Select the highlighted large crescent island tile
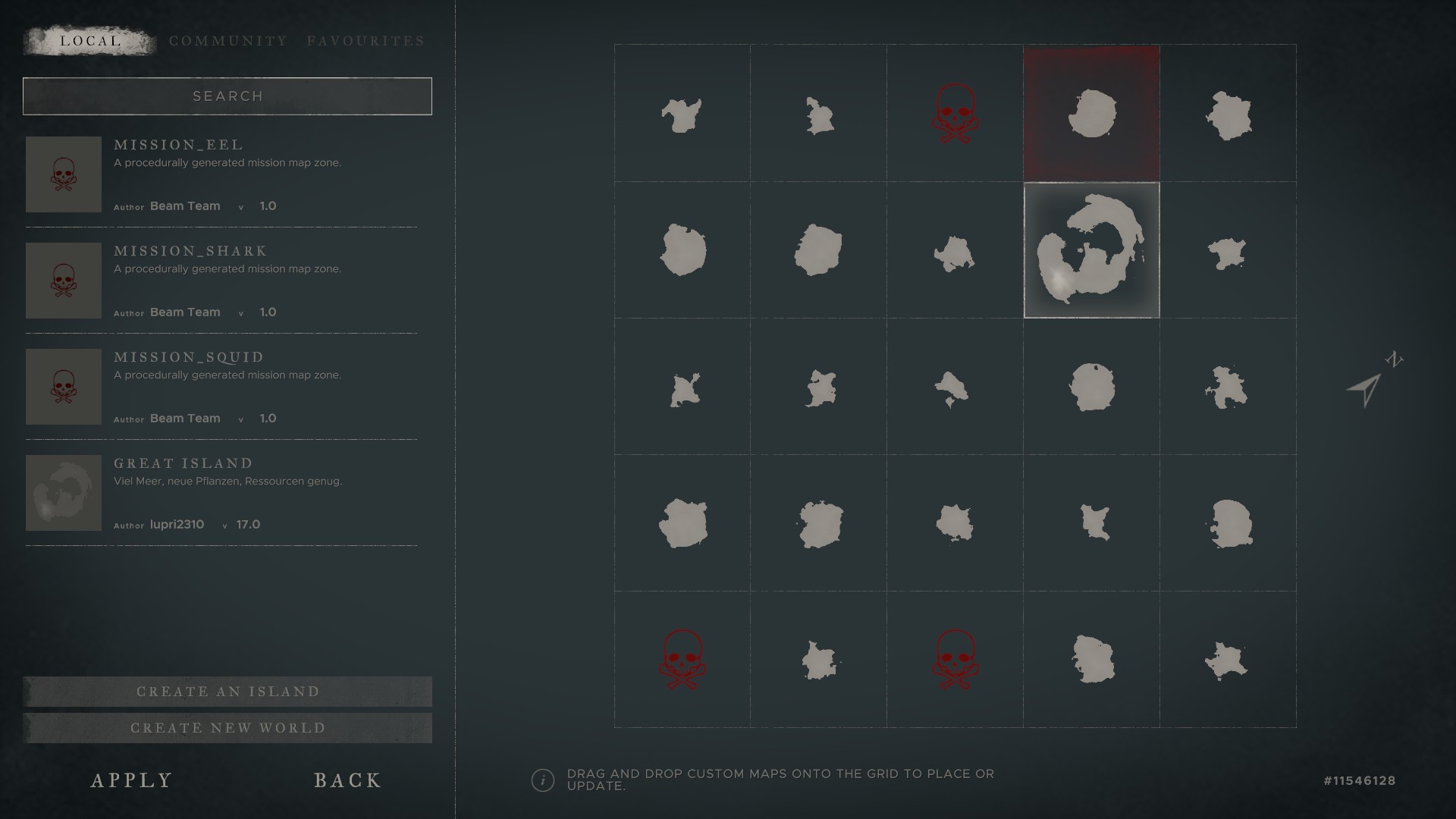The width and height of the screenshot is (1456, 819). (x=1091, y=250)
